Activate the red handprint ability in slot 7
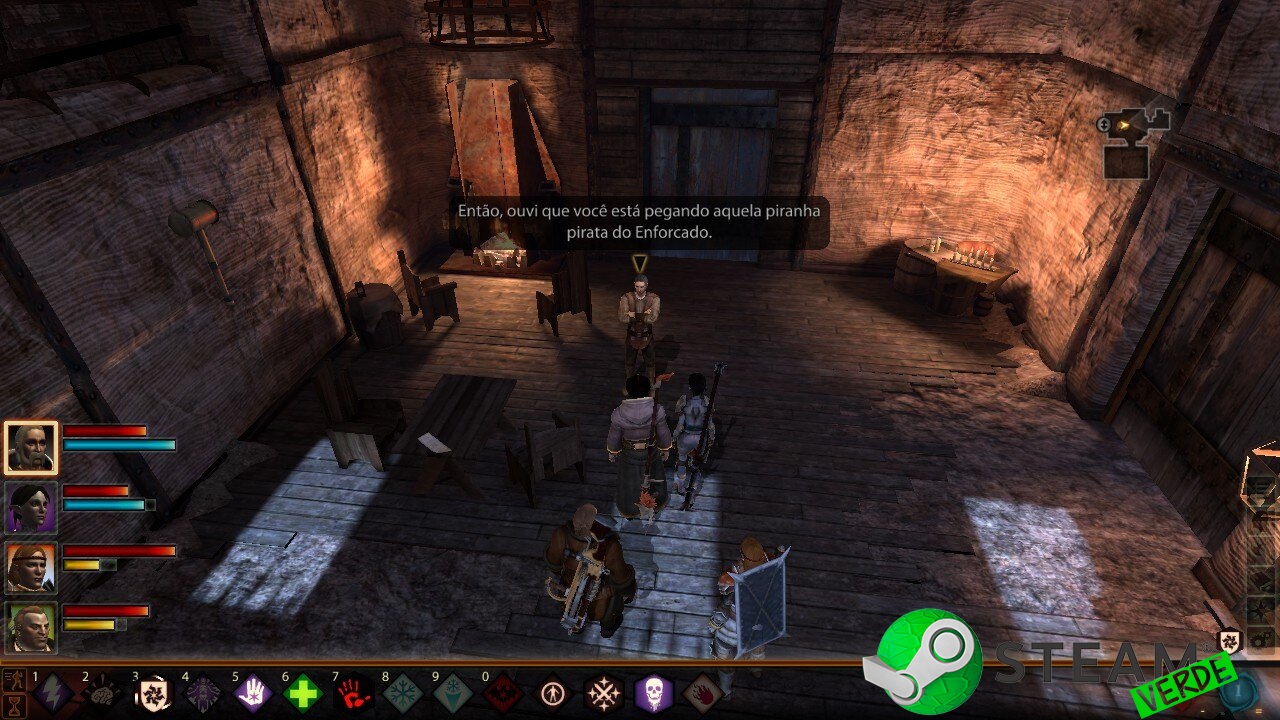Screen dimensions: 1280x720 [353, 692]
